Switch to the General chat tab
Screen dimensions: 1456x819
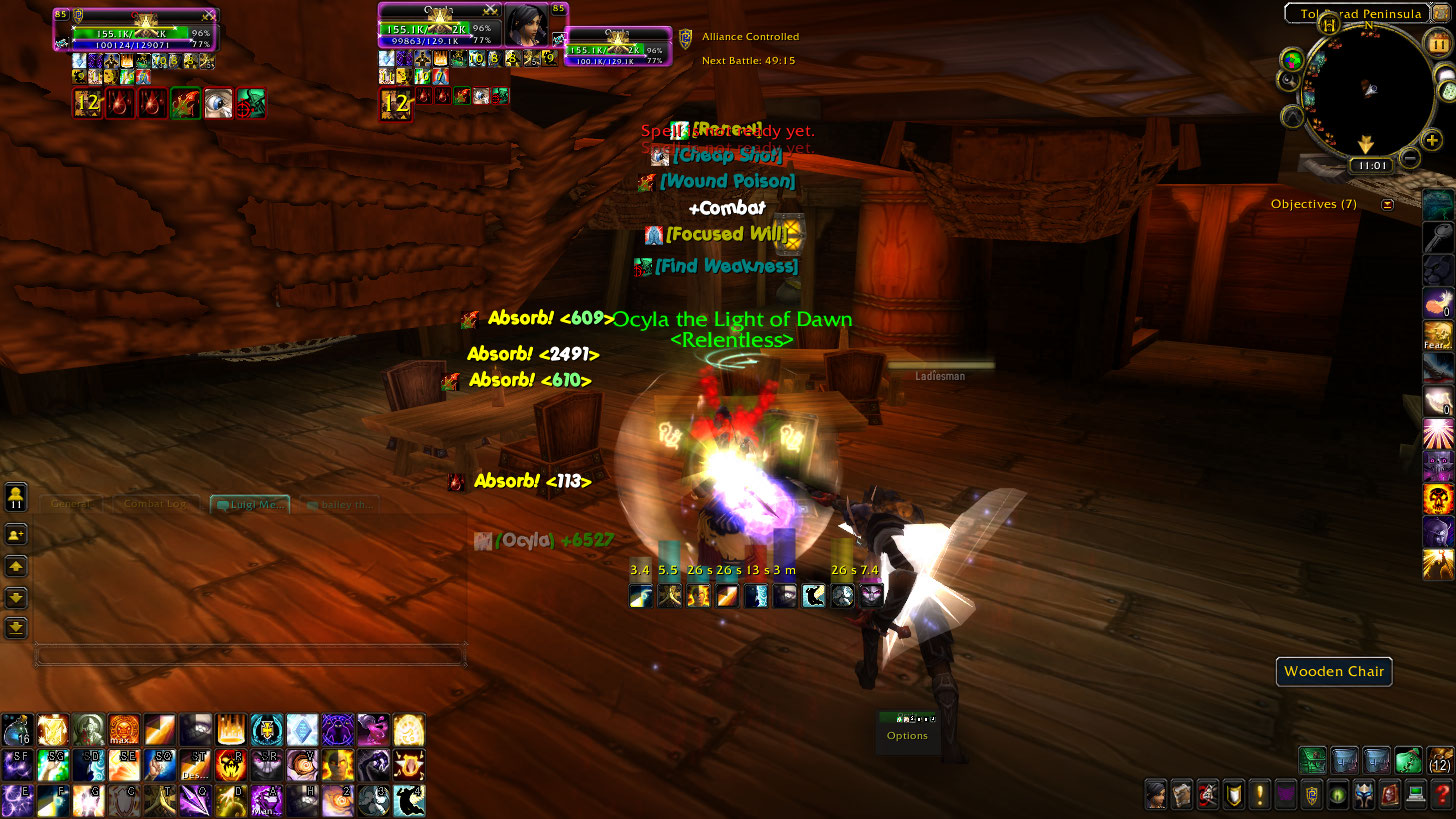(x=71, y=504)
